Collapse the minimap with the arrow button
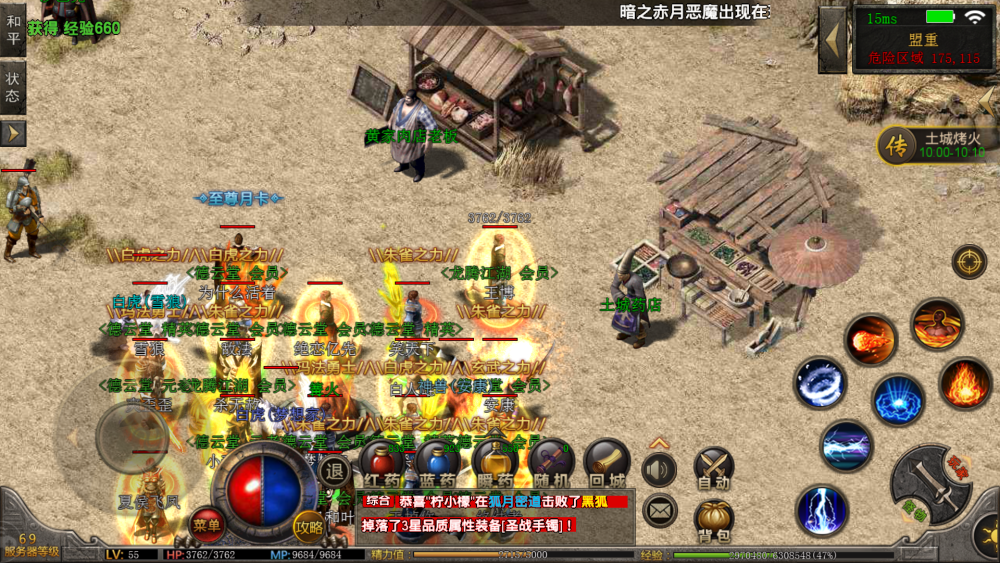The height and width of the screenshot is (563, 1000). click(x=833, y=40)
